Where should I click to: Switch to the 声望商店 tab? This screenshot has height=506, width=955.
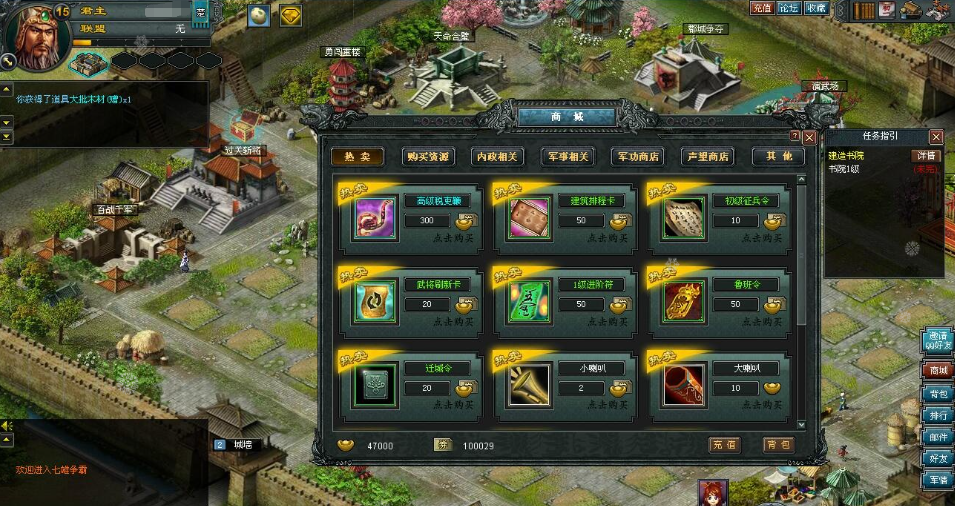[707, 156]
